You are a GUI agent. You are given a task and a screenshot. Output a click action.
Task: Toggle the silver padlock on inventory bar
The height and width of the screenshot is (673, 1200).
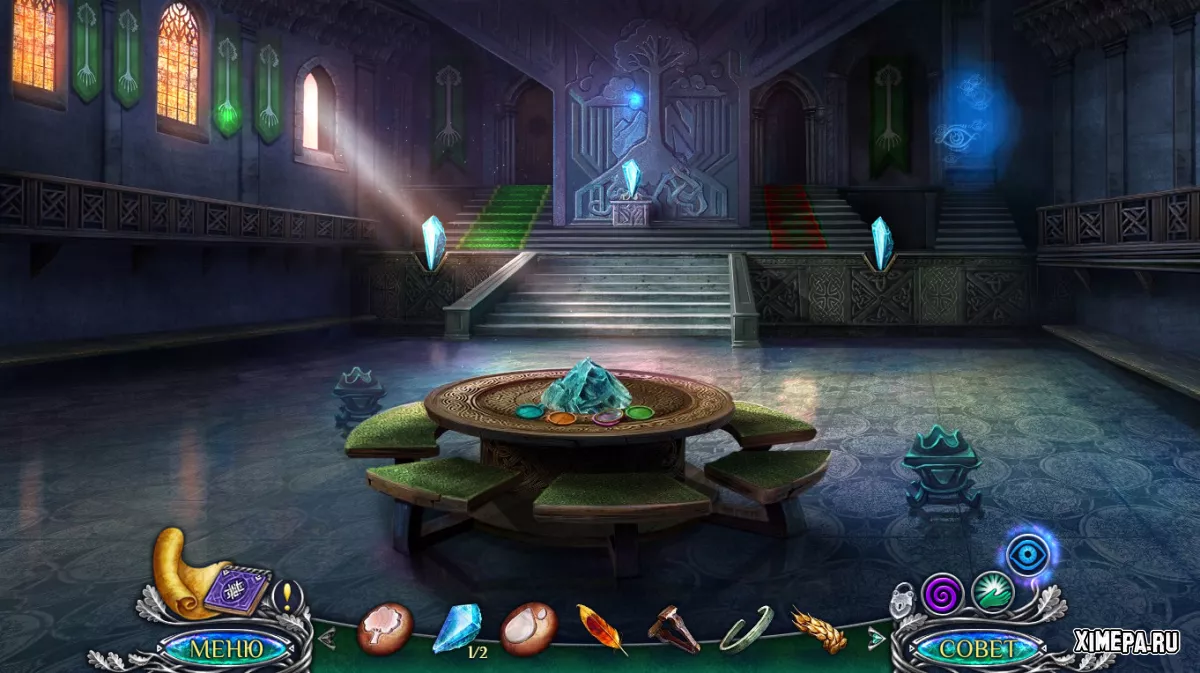tap(903, 603)
